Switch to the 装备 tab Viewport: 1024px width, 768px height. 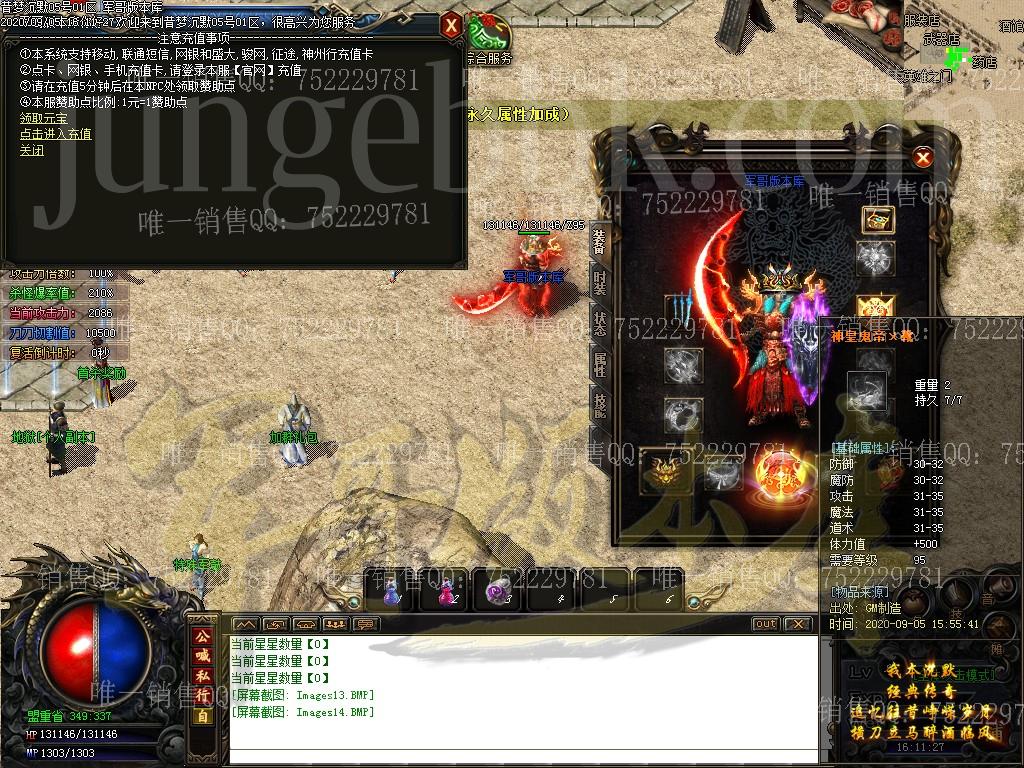[x=599, y=241]
